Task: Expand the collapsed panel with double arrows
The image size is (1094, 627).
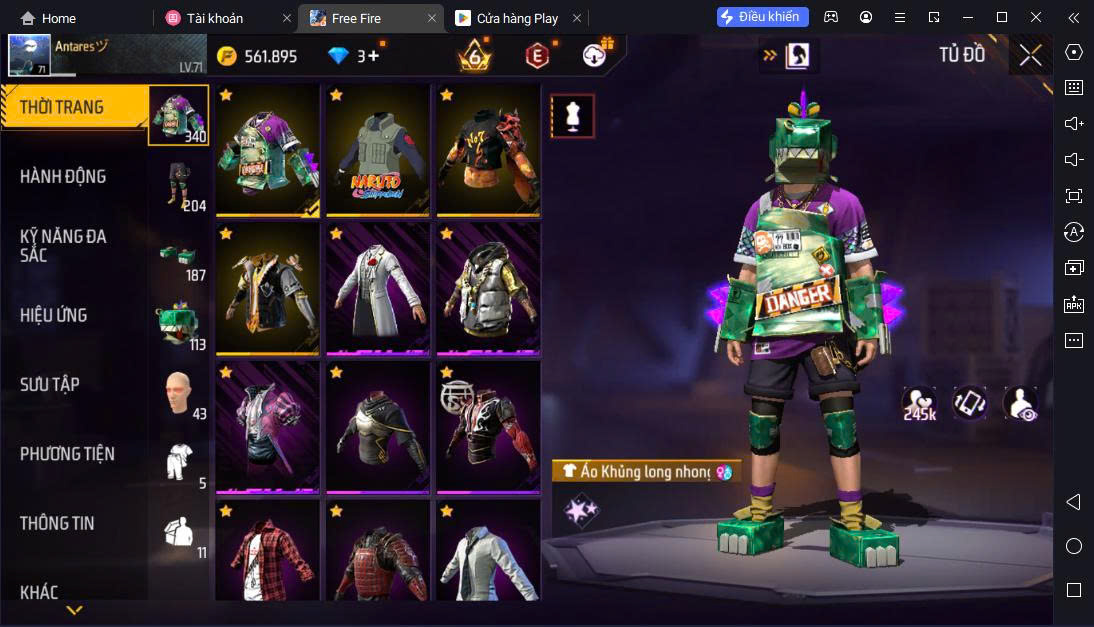Action: click(769, 56)
